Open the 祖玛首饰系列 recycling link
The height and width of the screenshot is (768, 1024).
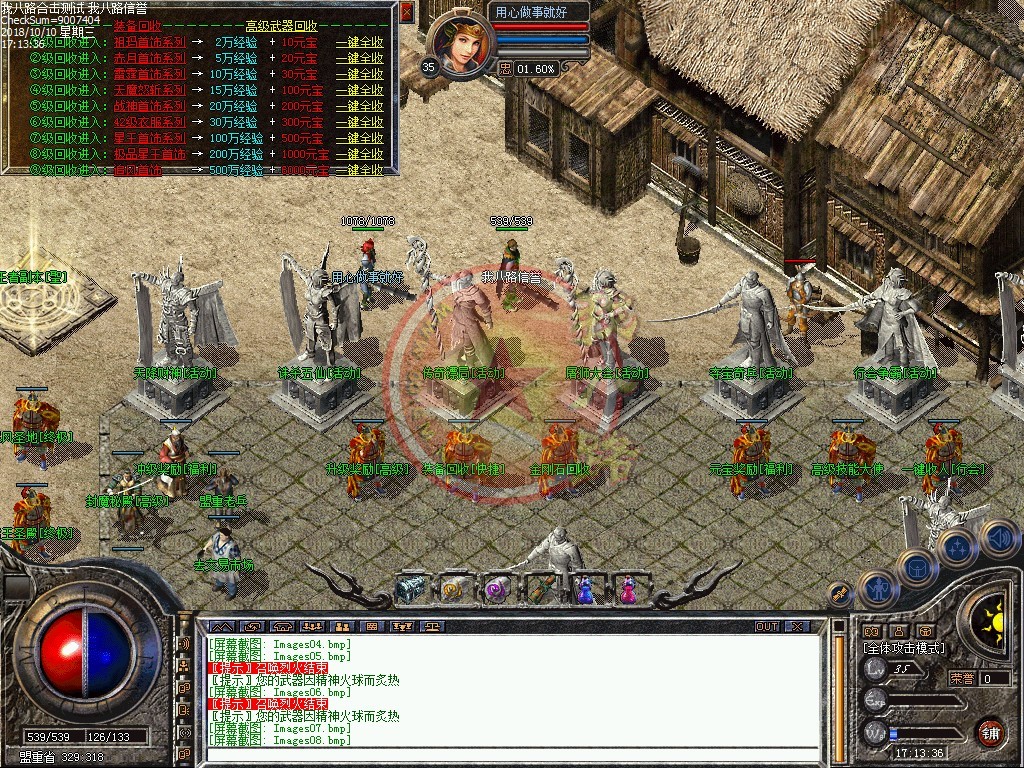[x=150, y=43]
